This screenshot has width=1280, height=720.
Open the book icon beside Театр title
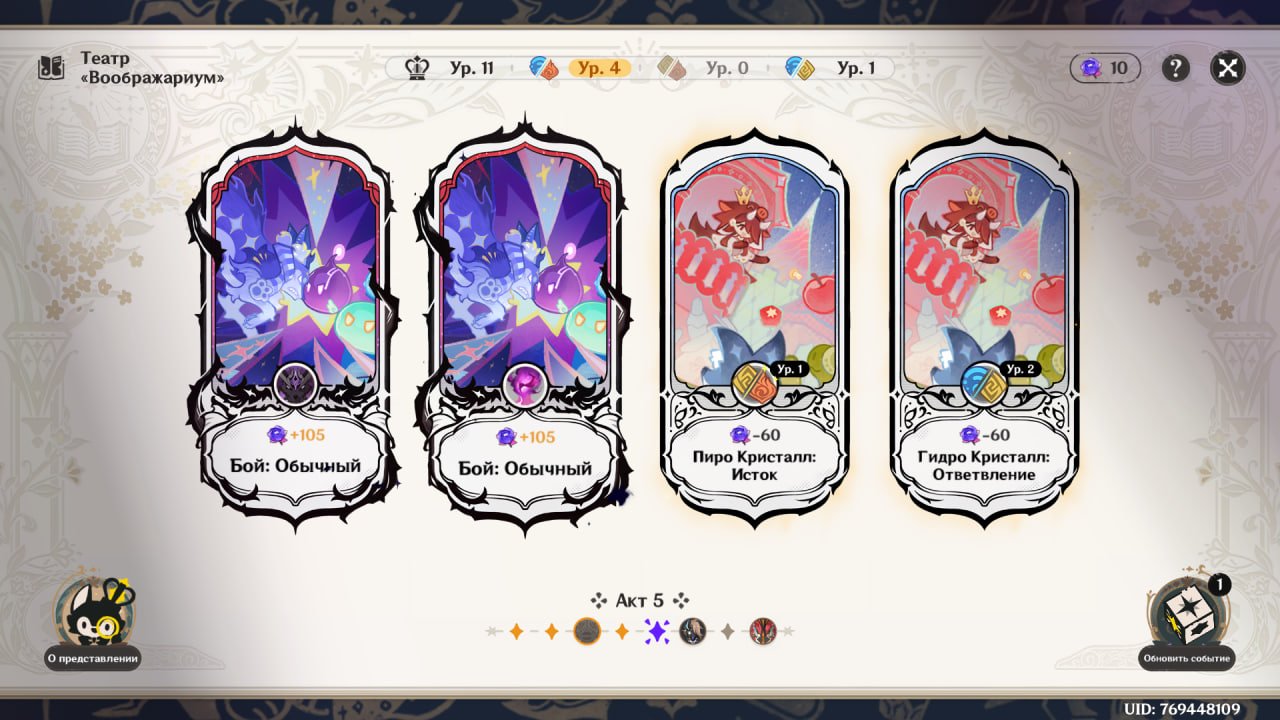coord(51,68)
